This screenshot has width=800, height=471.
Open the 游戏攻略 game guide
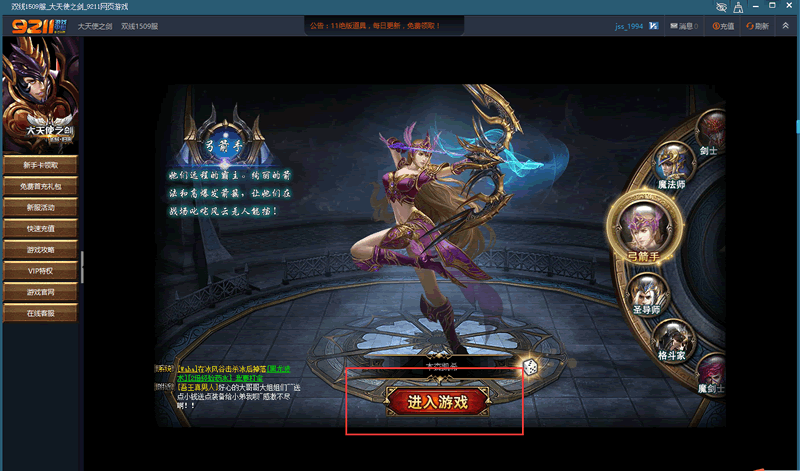click(41, 249)
